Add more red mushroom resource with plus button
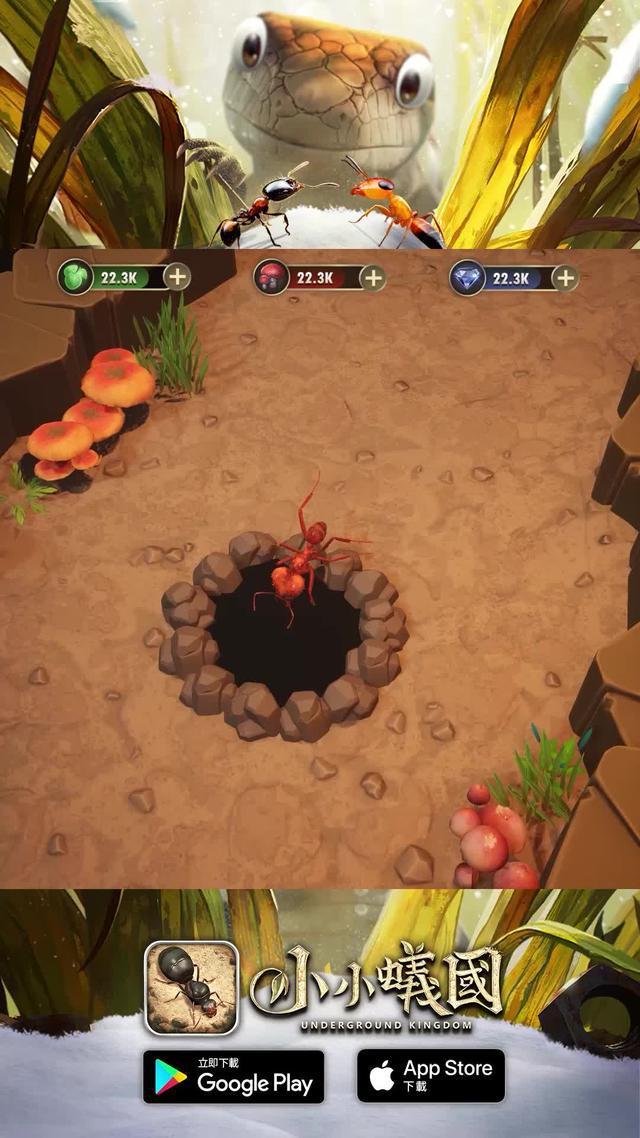The height and width of the screenshot is (1138, 640). point(372,277)
